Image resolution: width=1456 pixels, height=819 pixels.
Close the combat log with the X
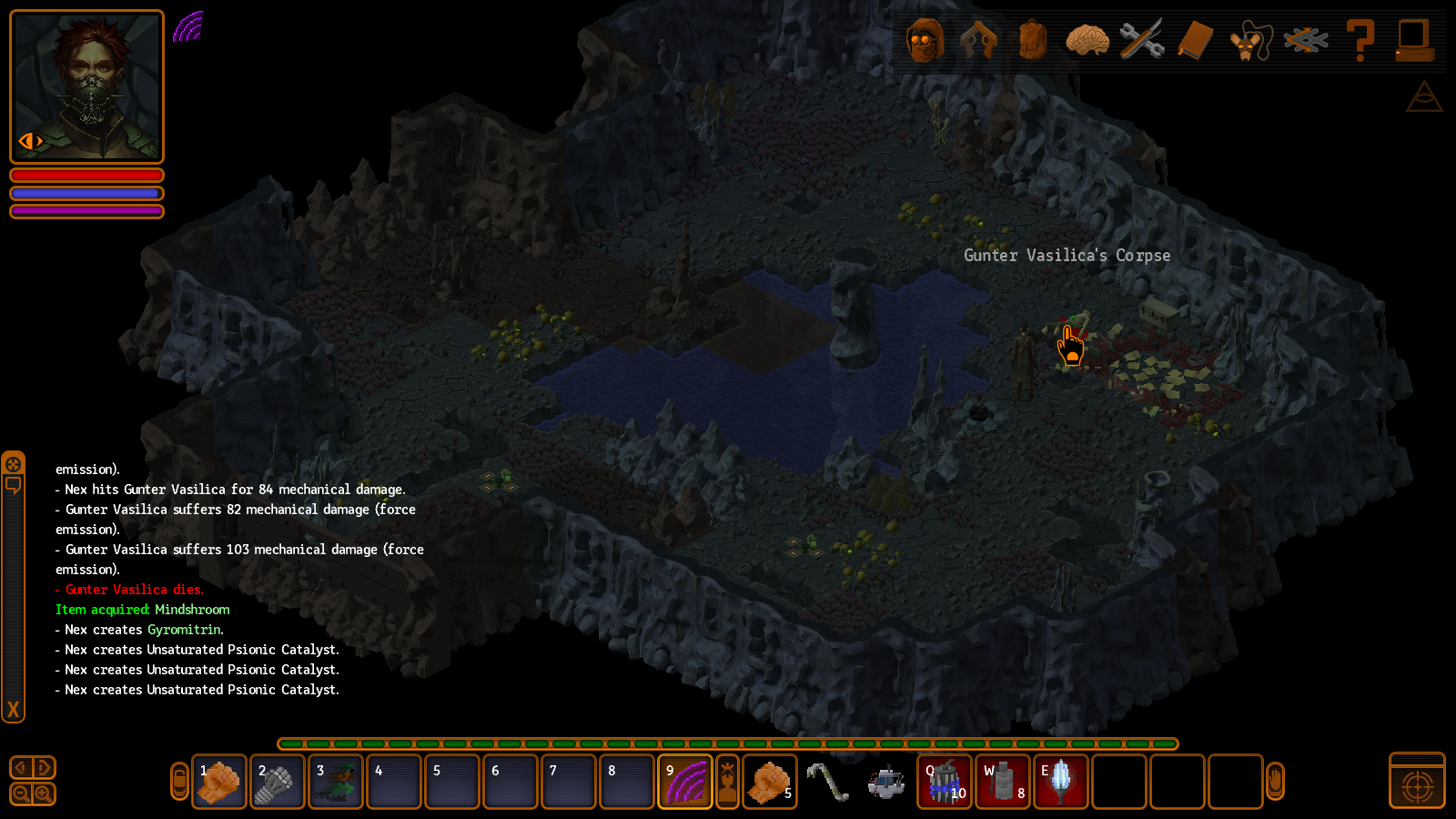[x=13, y=710]
